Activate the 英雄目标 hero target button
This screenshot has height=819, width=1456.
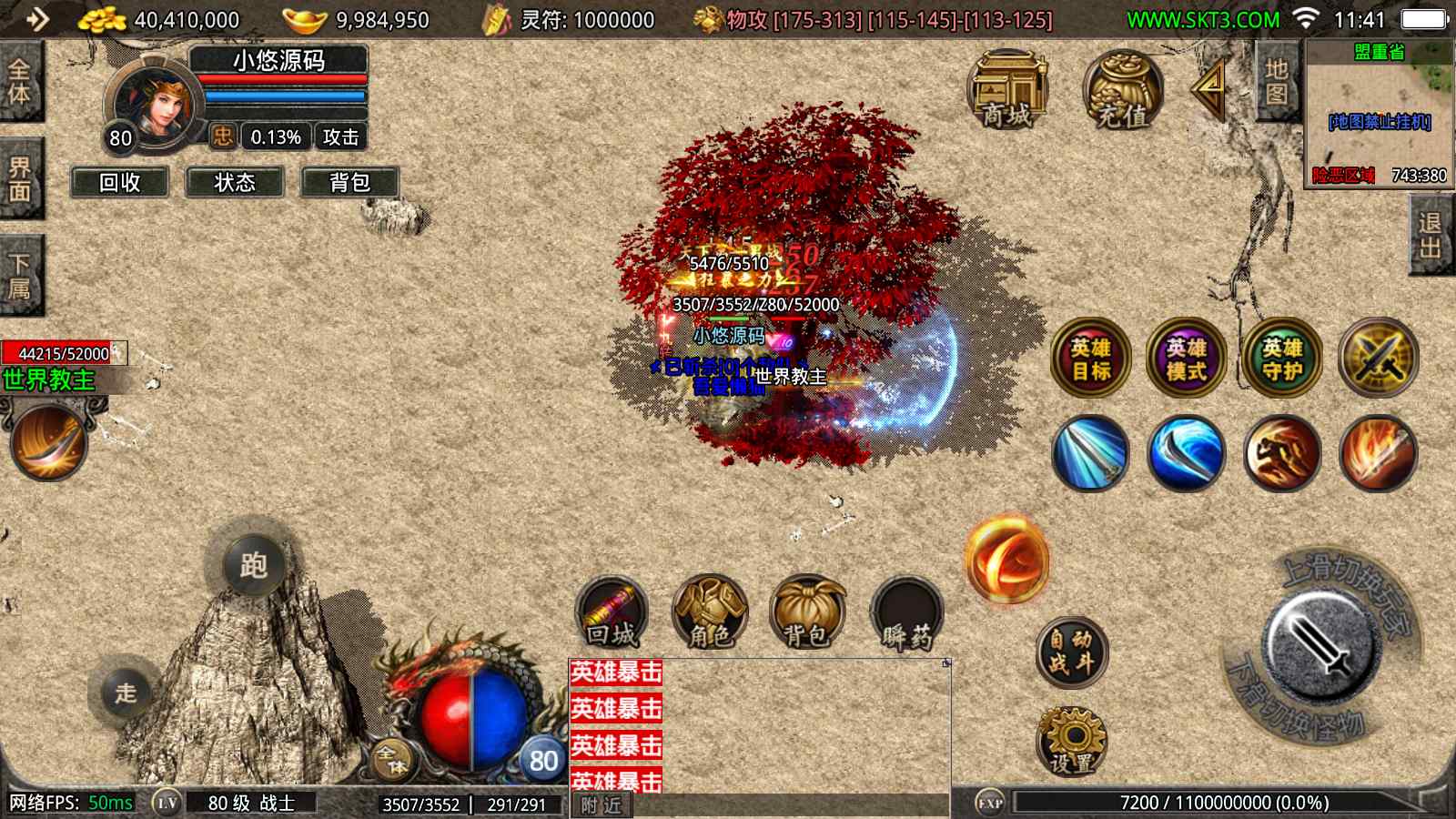(1090, 359)
